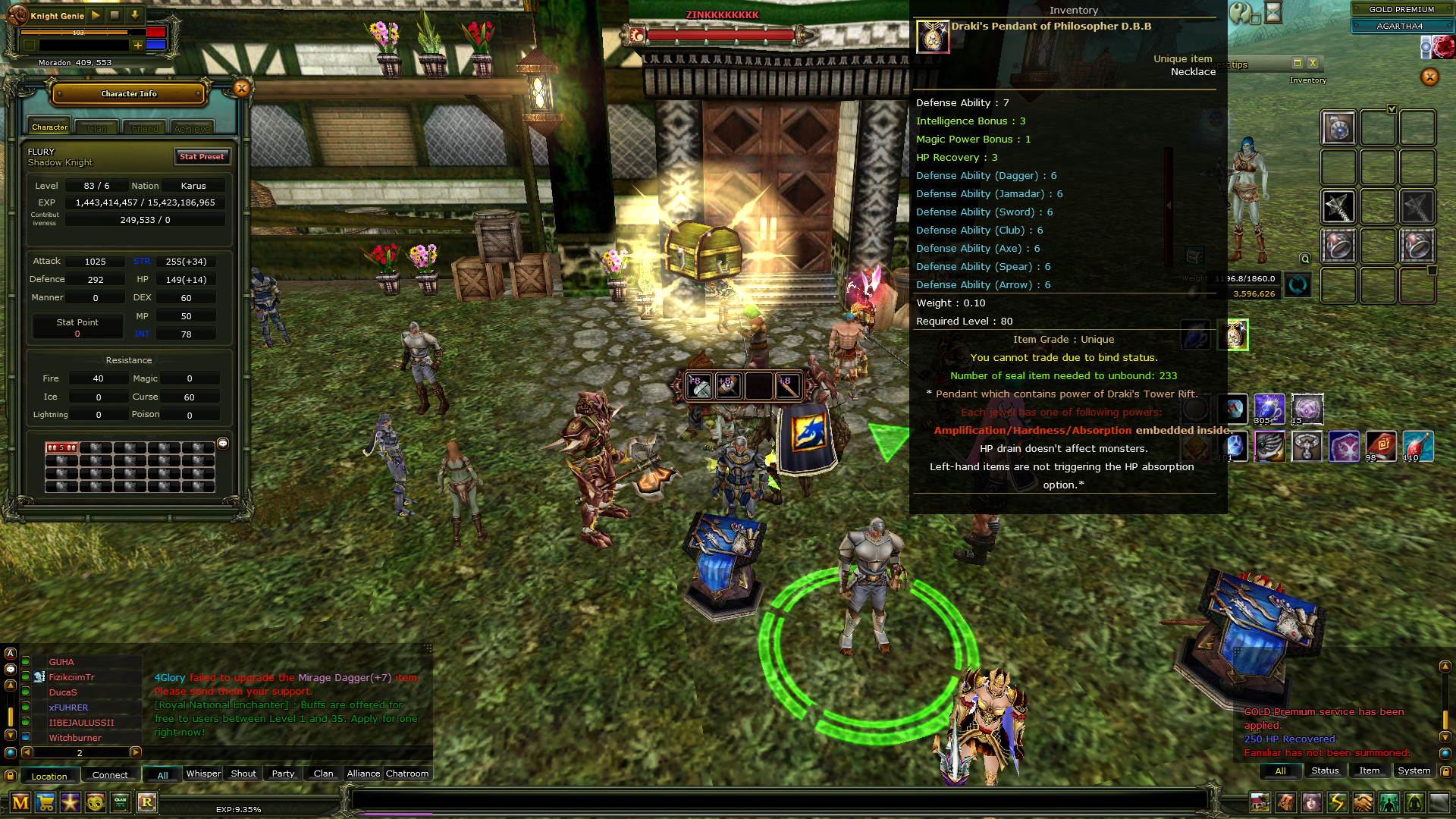Click the party group icon on bottom-right bar
1456x819 pixels.
click(x=1389, y=802)
